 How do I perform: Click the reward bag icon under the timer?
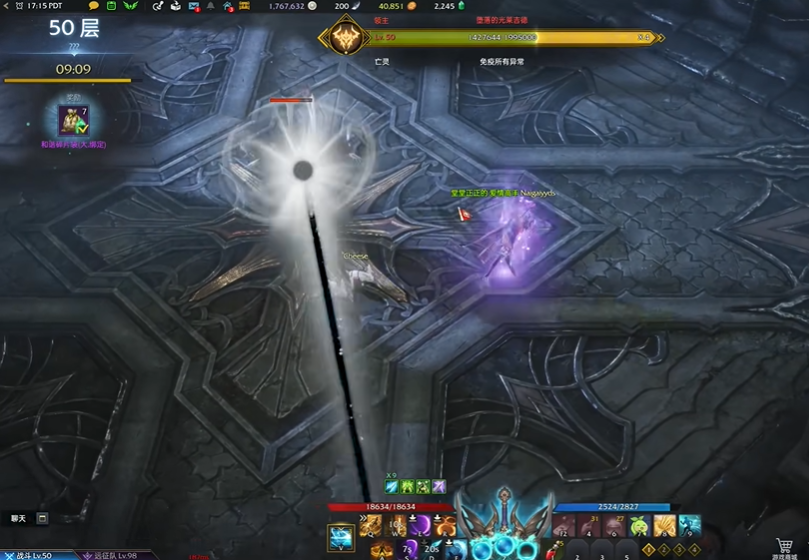(73, 121)
